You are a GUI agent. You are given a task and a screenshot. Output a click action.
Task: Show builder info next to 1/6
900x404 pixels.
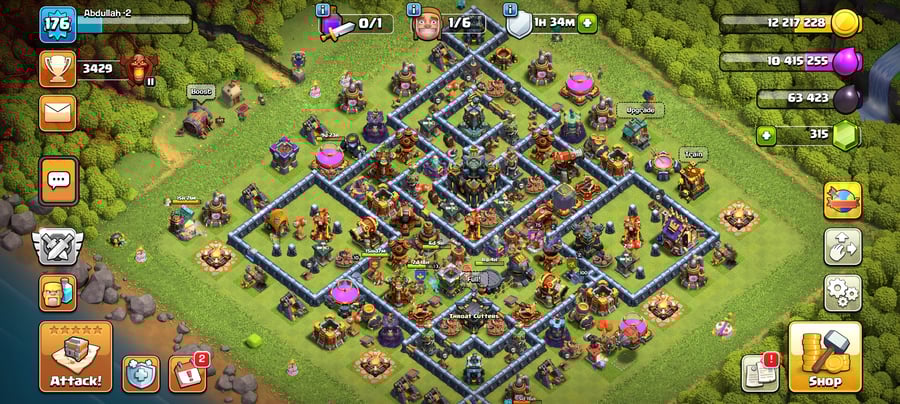coord(414,9)
